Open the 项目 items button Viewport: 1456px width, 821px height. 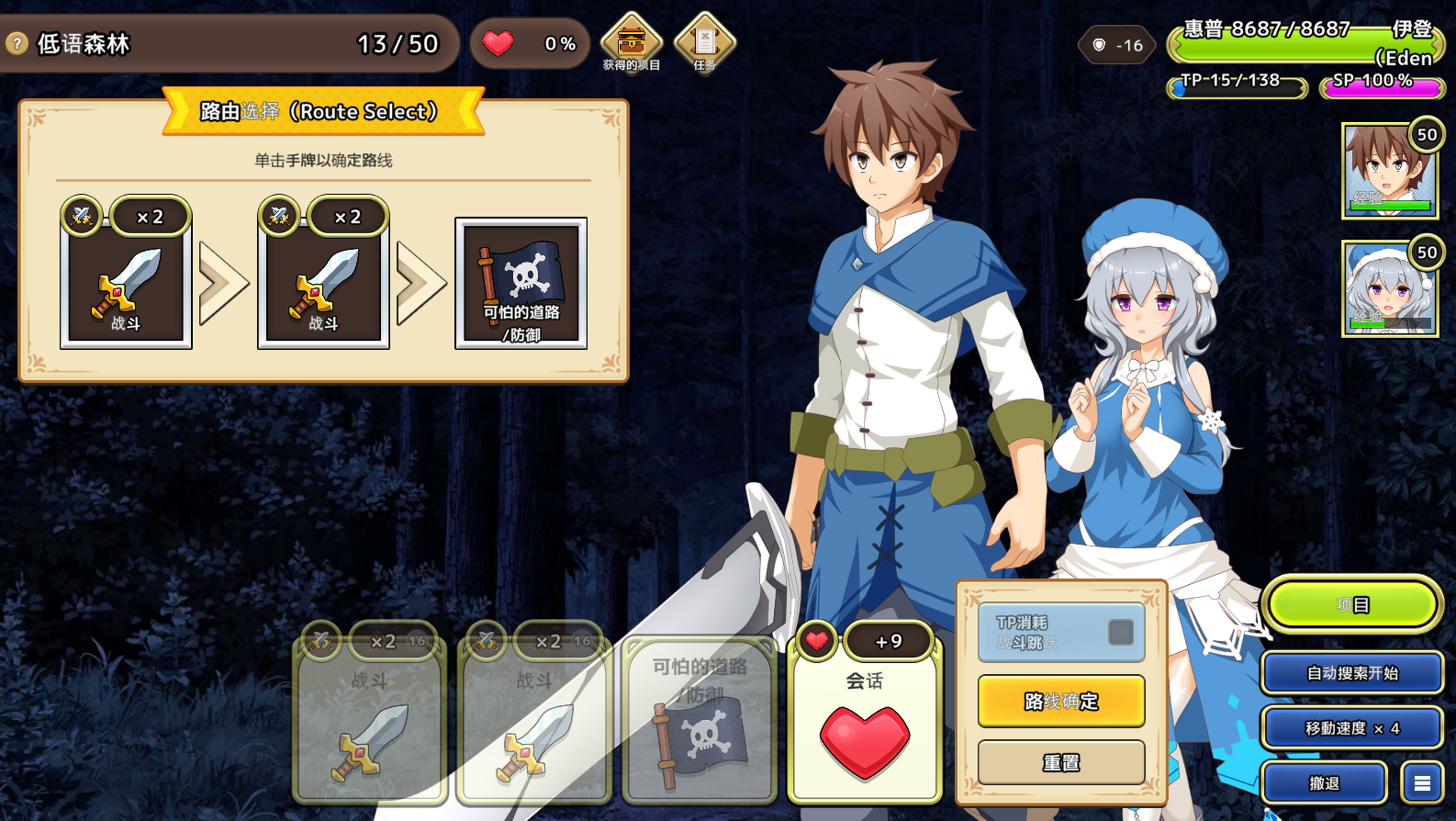(1352, 605)
